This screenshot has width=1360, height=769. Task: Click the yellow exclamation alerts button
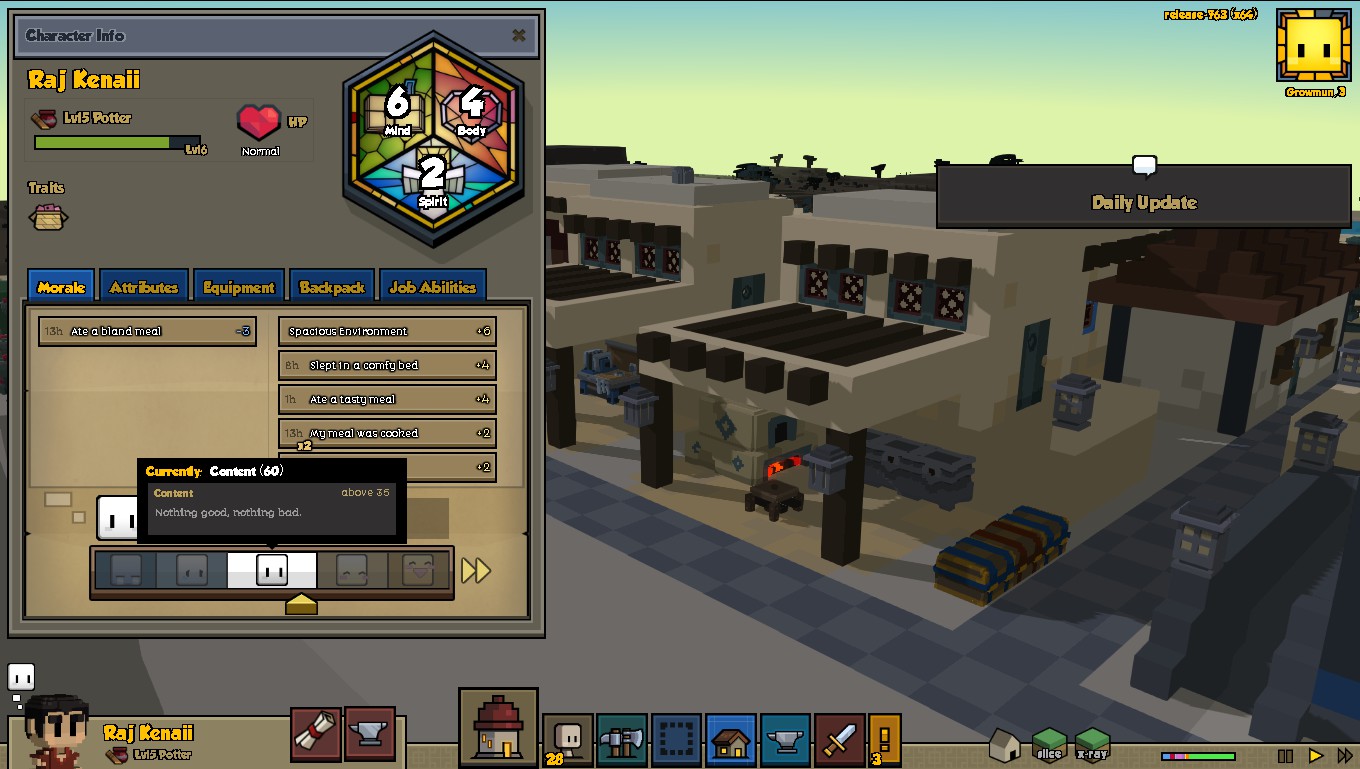coord(884,740)
